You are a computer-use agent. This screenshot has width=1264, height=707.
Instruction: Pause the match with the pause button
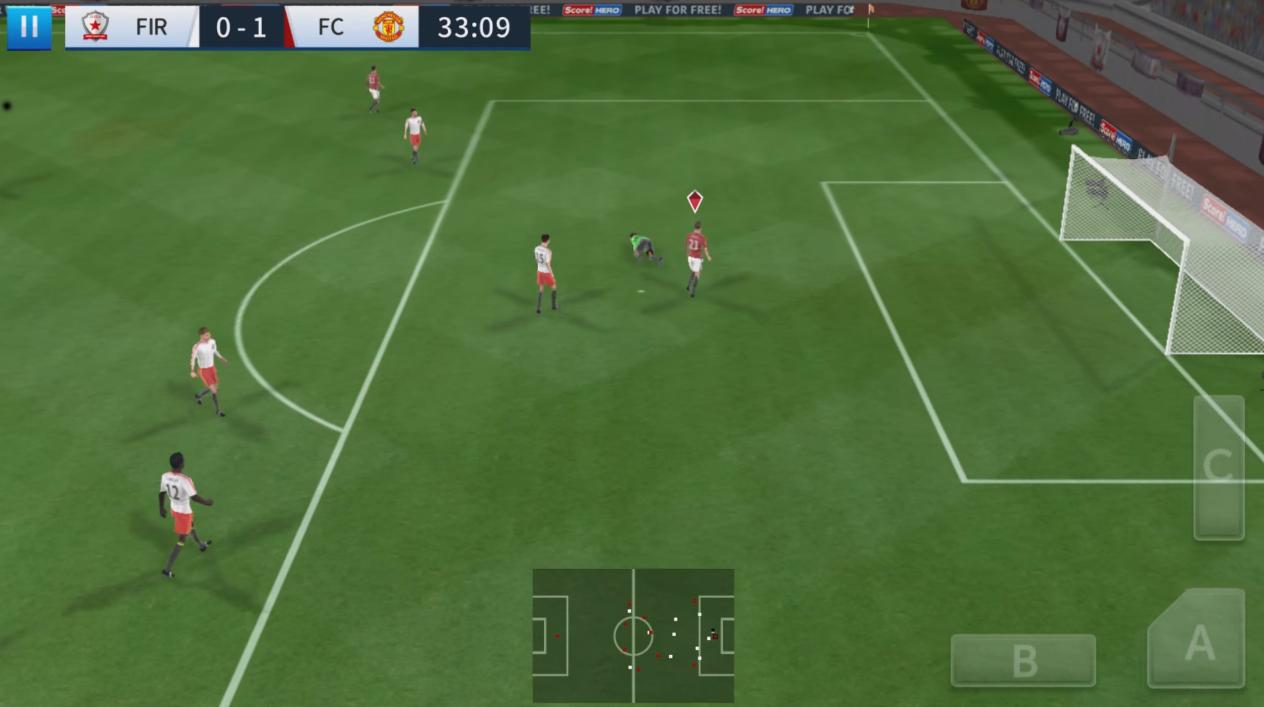coord(28,27)
